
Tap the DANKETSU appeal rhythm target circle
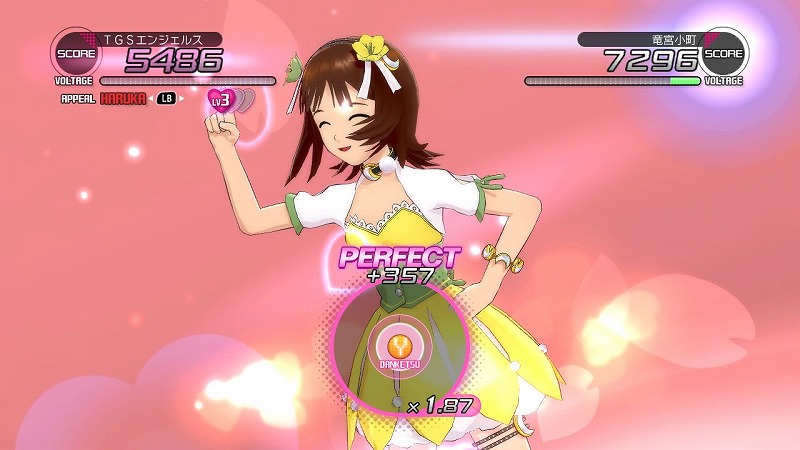(x=400, y=343)
